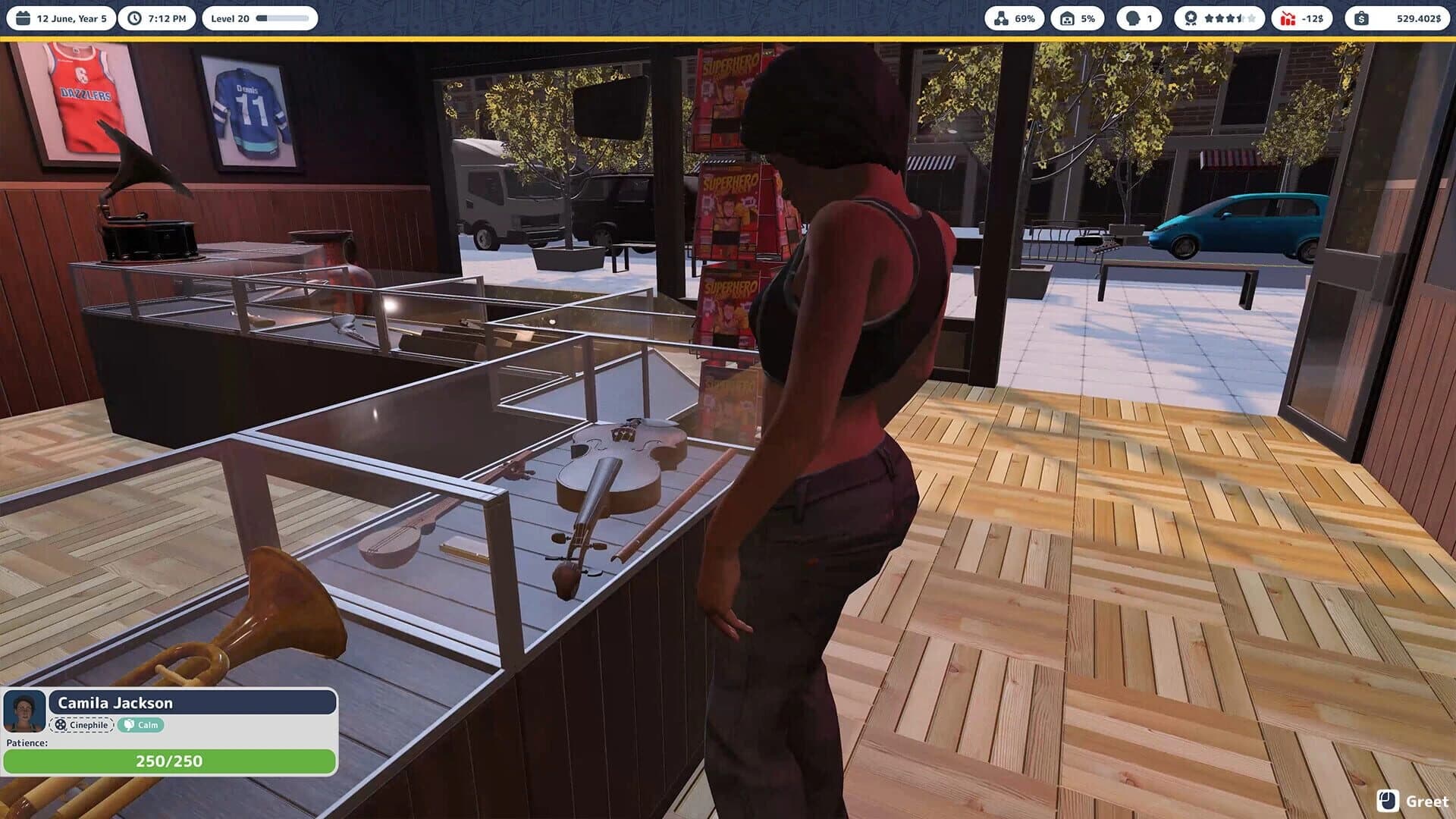Click the movie reel icon on Cinephile badge
The image size is (1456, 819).
[x=60, y=725]
